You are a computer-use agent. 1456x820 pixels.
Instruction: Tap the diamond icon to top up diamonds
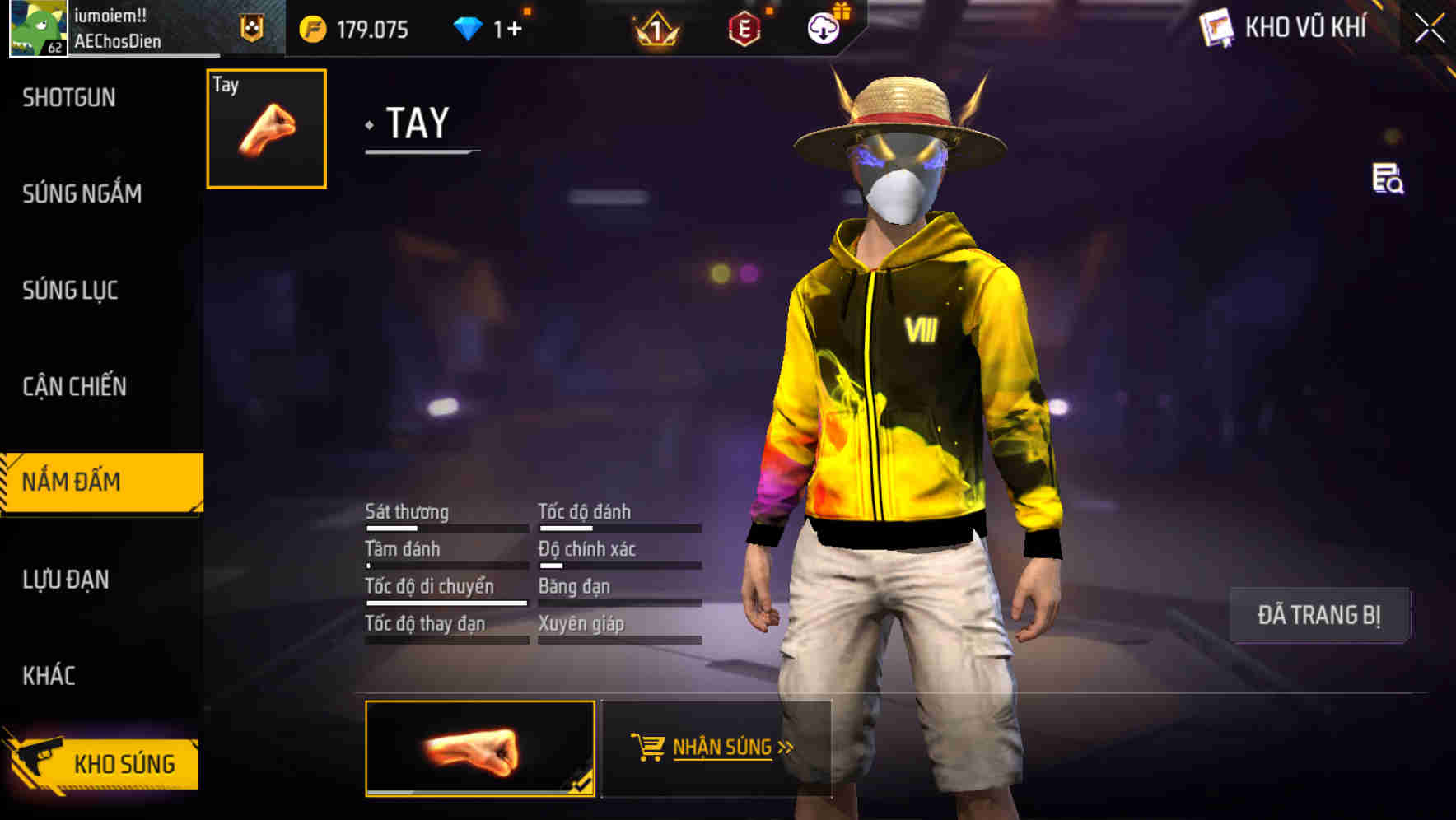click(467, 26)
